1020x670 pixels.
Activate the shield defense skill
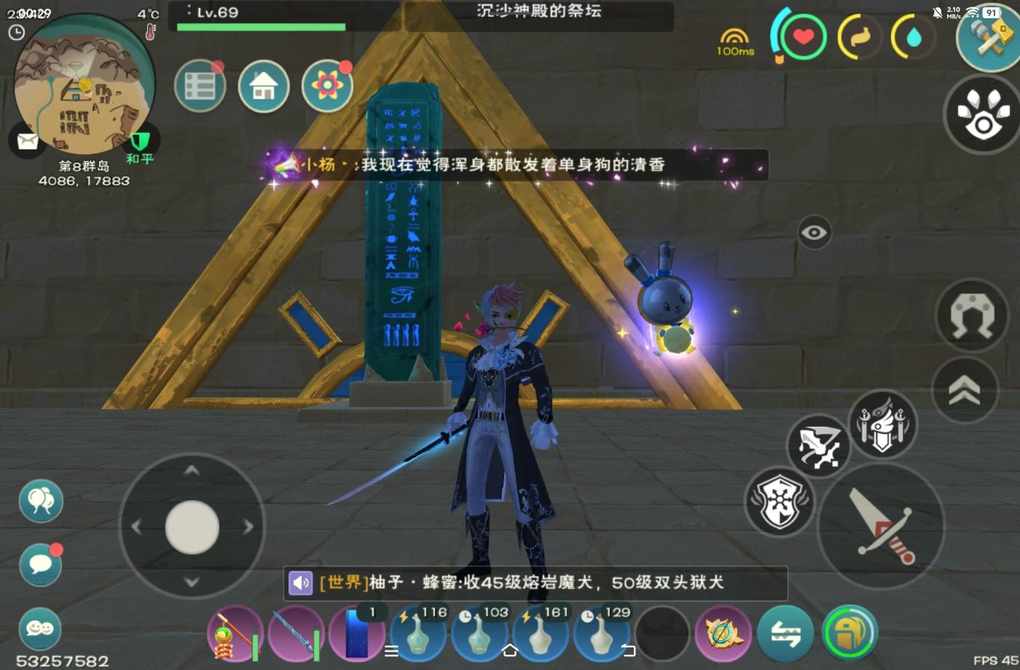pos(779,501)
